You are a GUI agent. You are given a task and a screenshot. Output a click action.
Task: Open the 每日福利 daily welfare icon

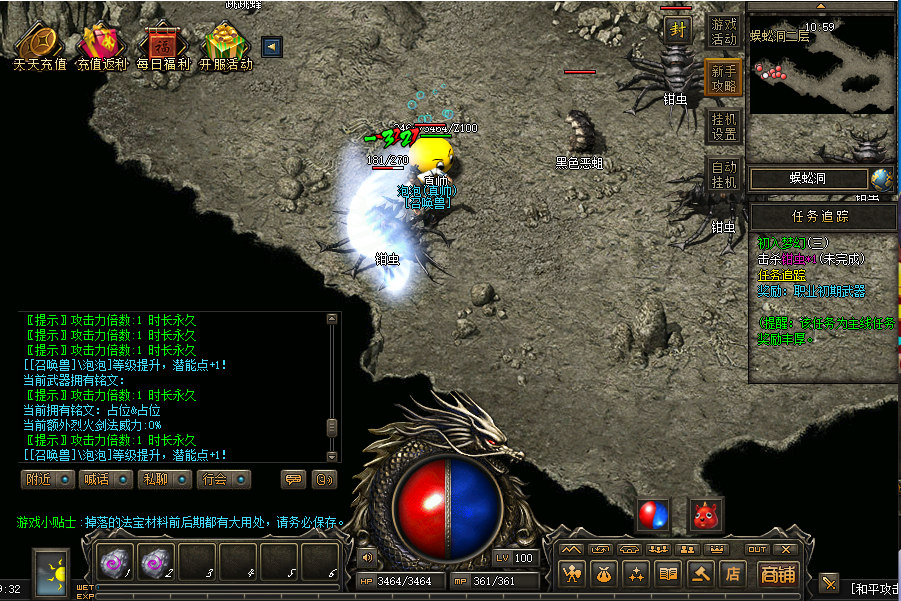click(162, 45)
